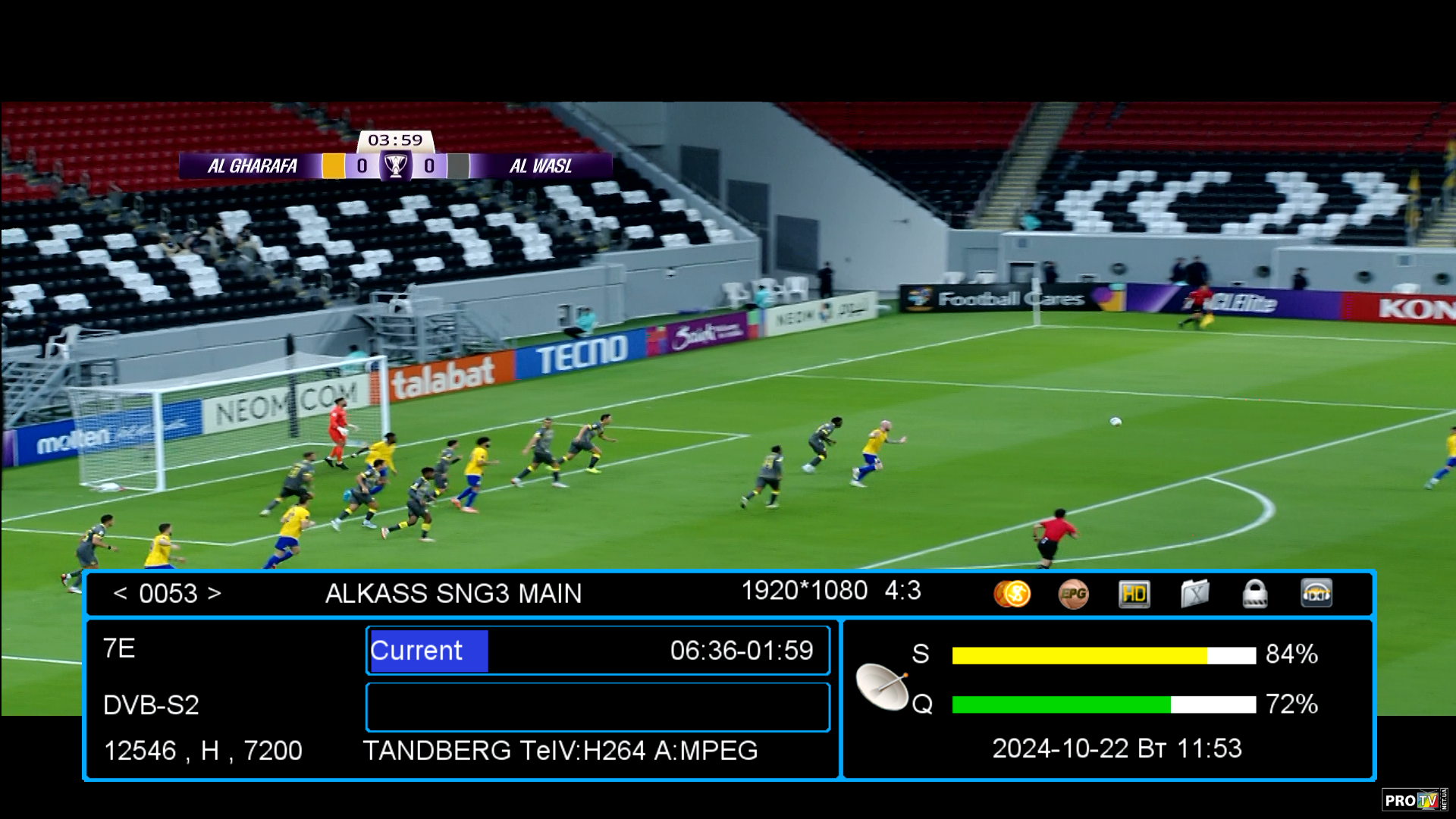Select the gold dollar coin icon
Image resolution: width=1456 pixels, height=819 pixels.
(x=1012, y=594)
